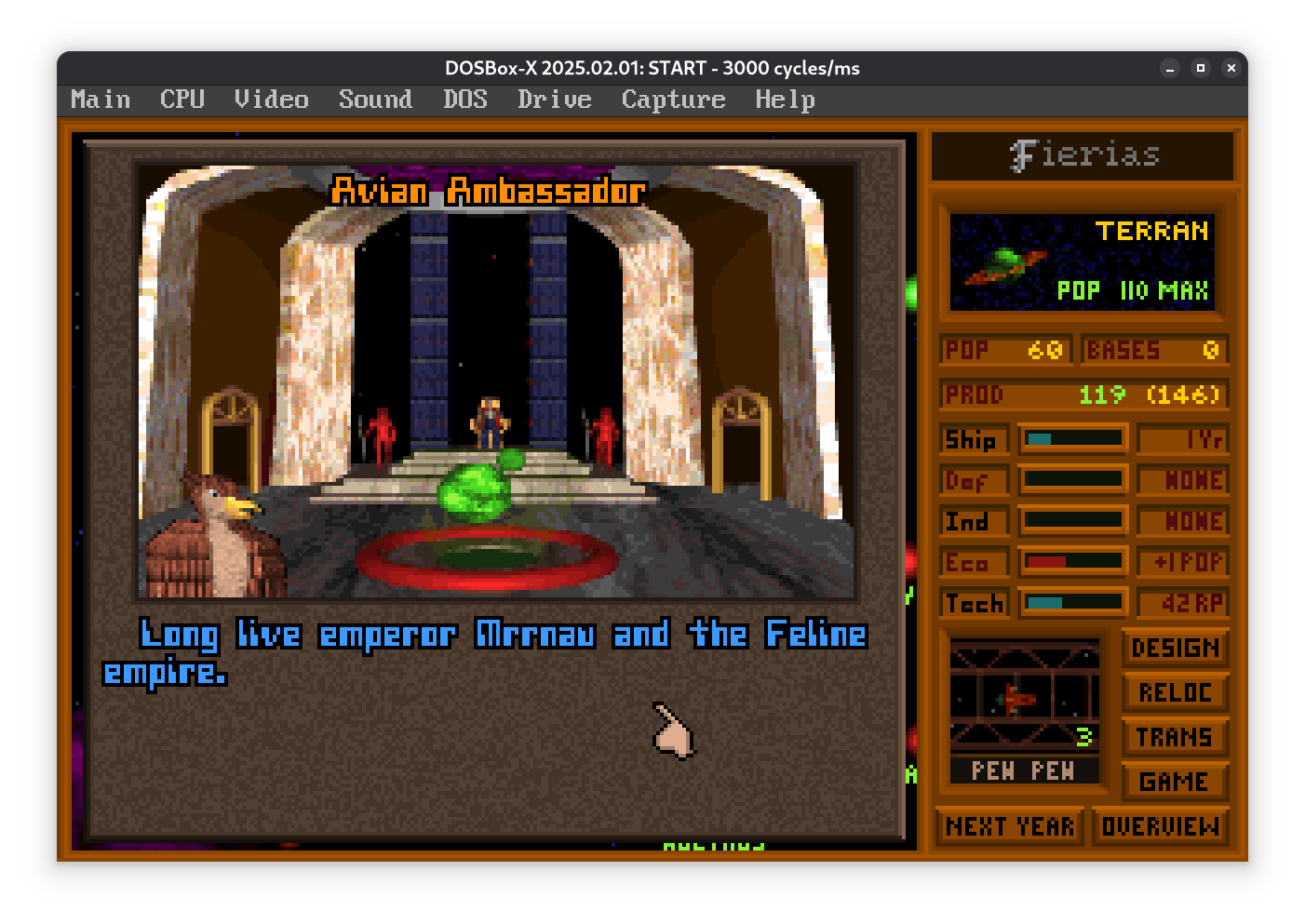
Task: Close the DOSBox-X window
Action: (x=1231, y=68)
